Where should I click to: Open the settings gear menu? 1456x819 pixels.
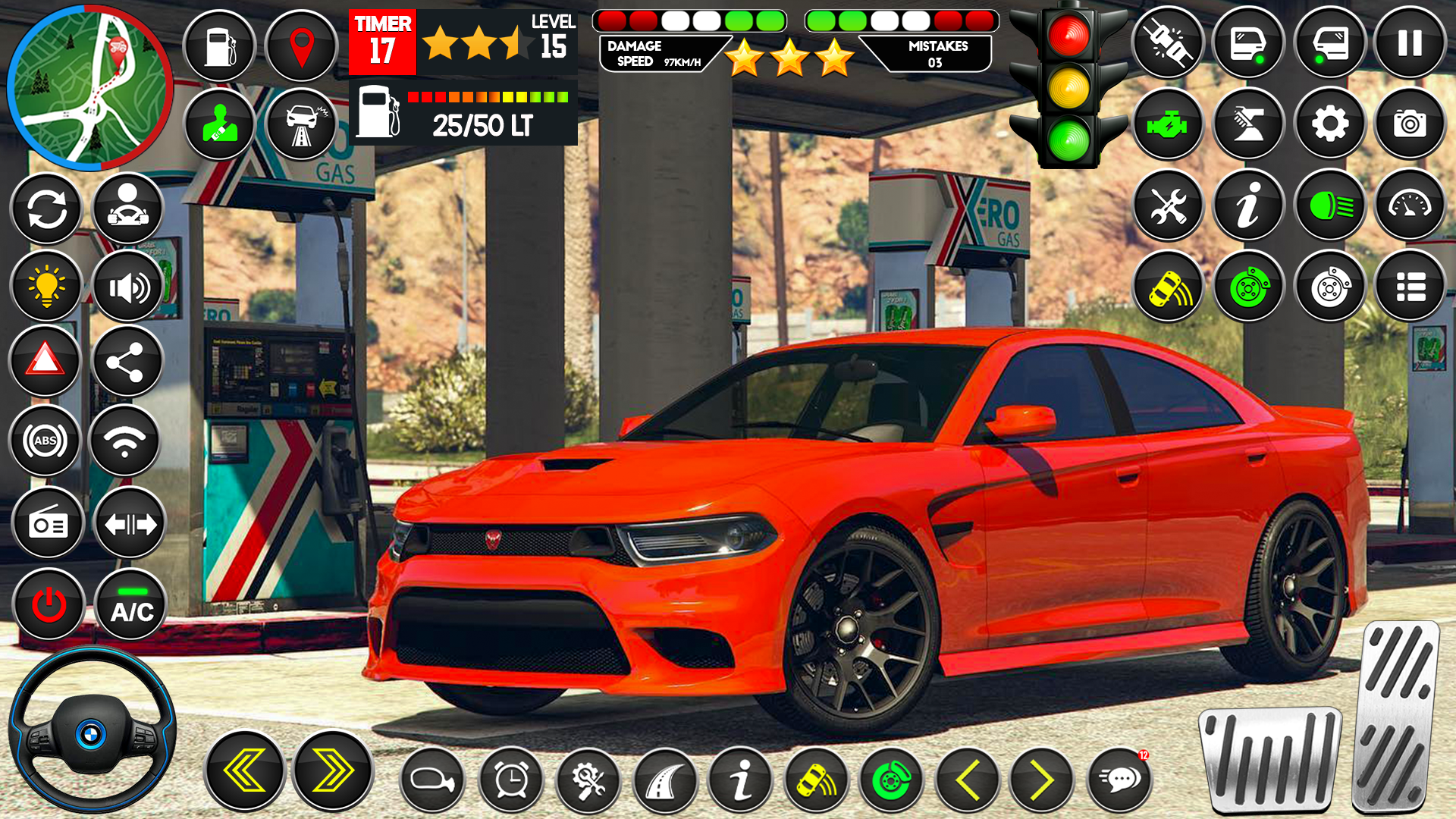click(x=1329, y=124)
